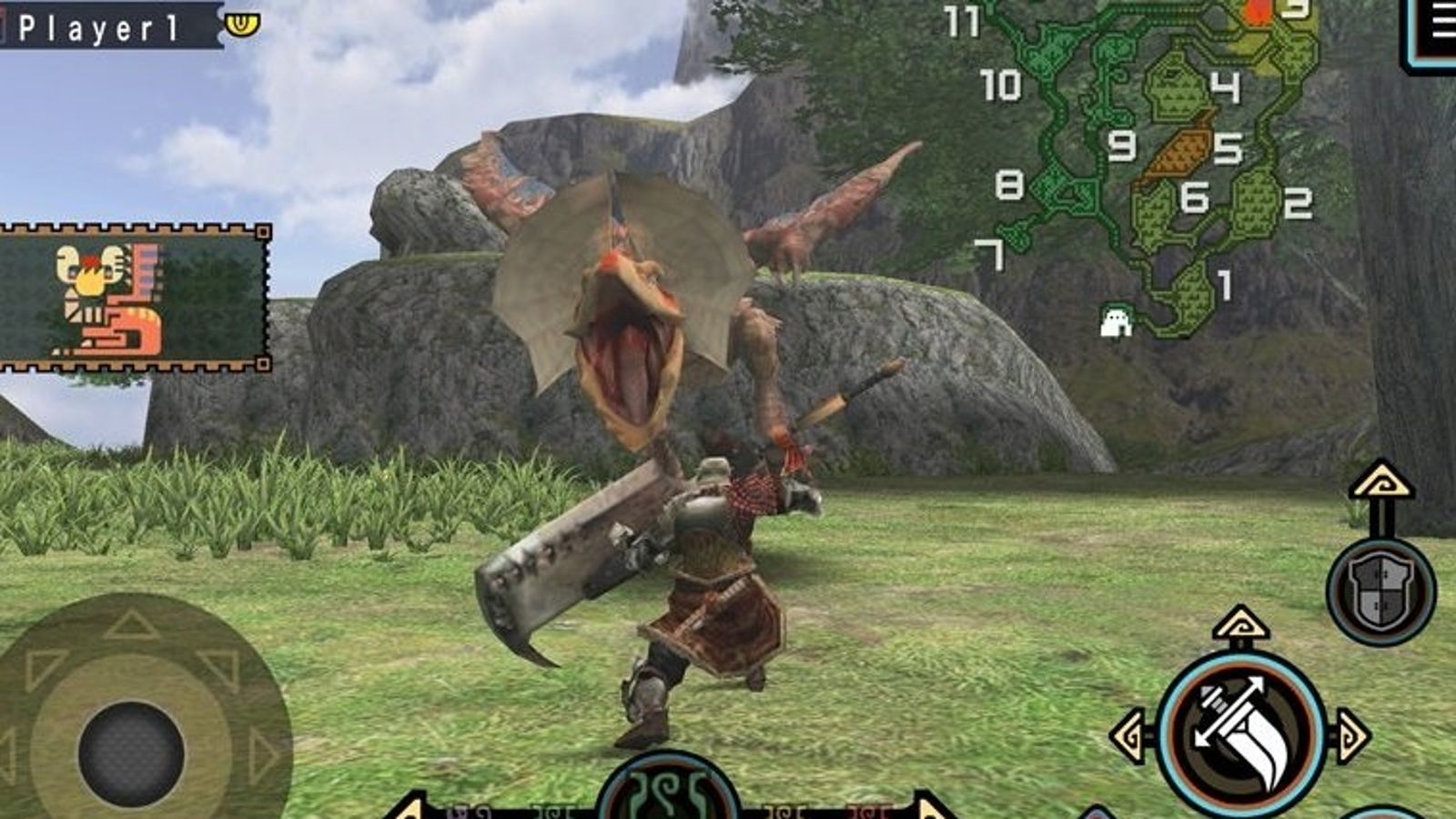
Task: Activate the shield guard button
Action: click(x=1380, y=591)
